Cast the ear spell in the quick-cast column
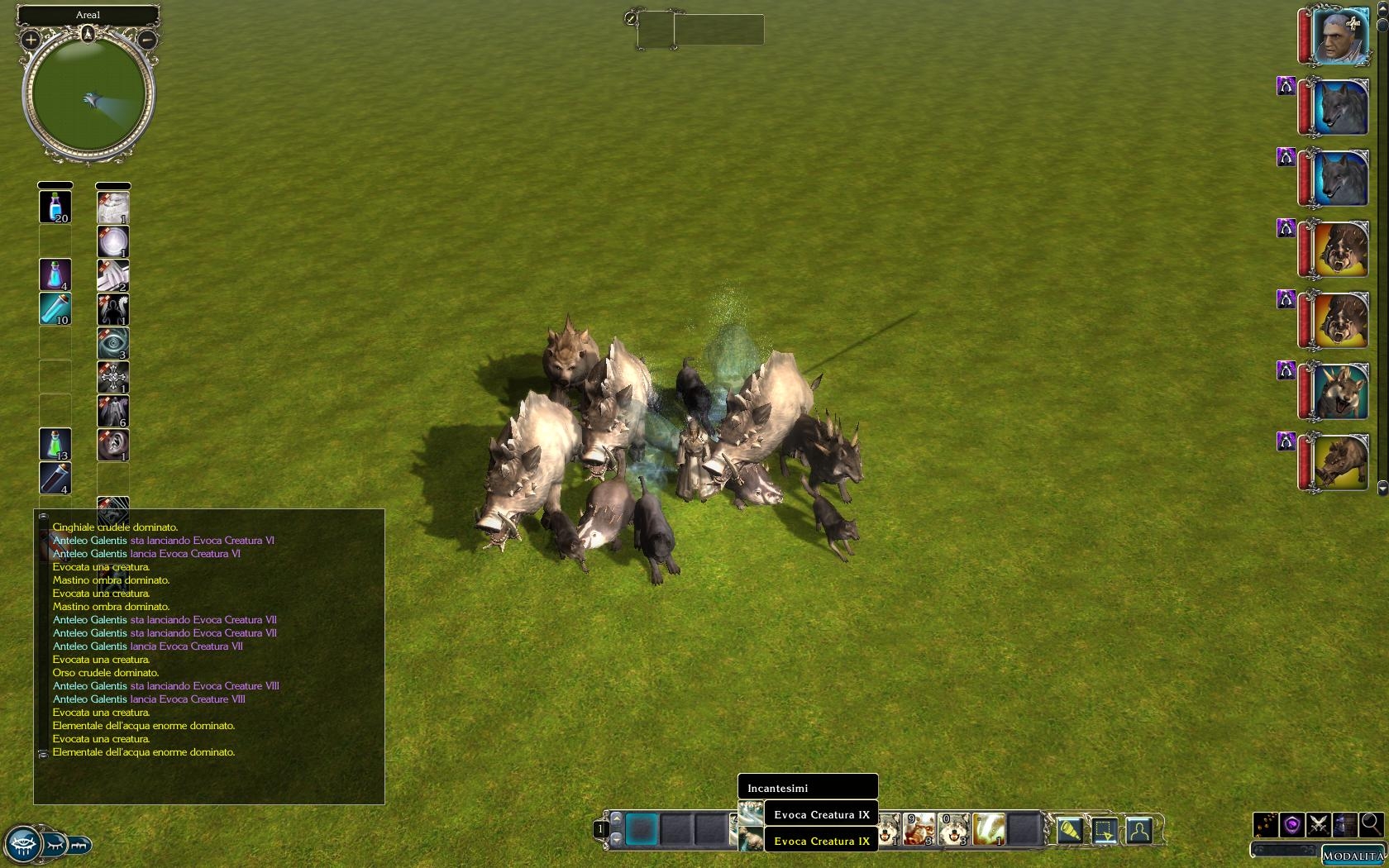Screen dimensions: 1389x868 (x=113, y=445)
